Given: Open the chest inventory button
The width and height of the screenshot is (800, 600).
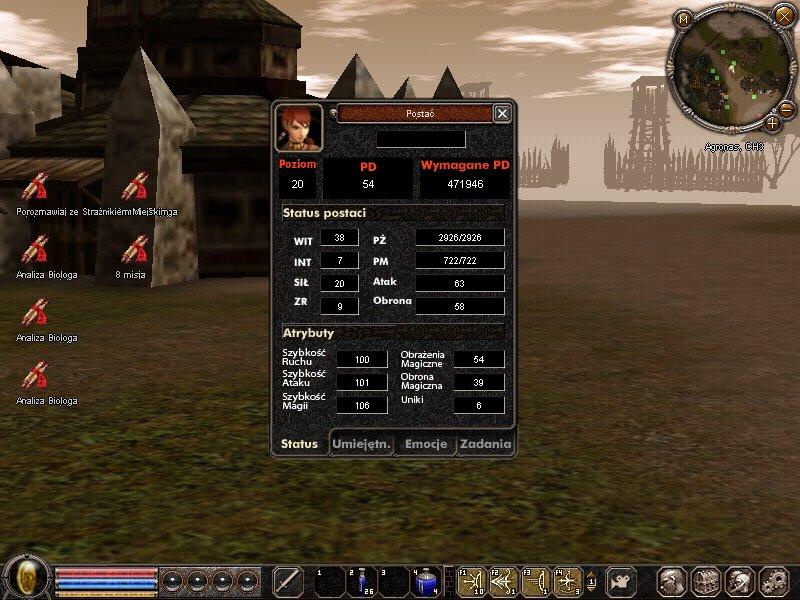Looking at the screenshot, I should click(706, 581).
